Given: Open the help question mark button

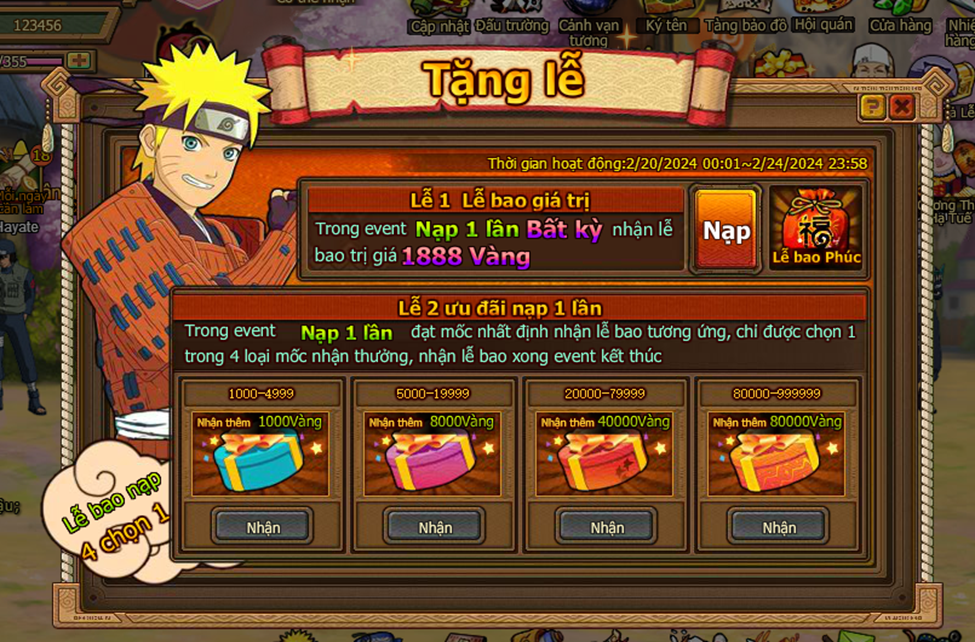Looking at the screenshot, I should (872, 107).
